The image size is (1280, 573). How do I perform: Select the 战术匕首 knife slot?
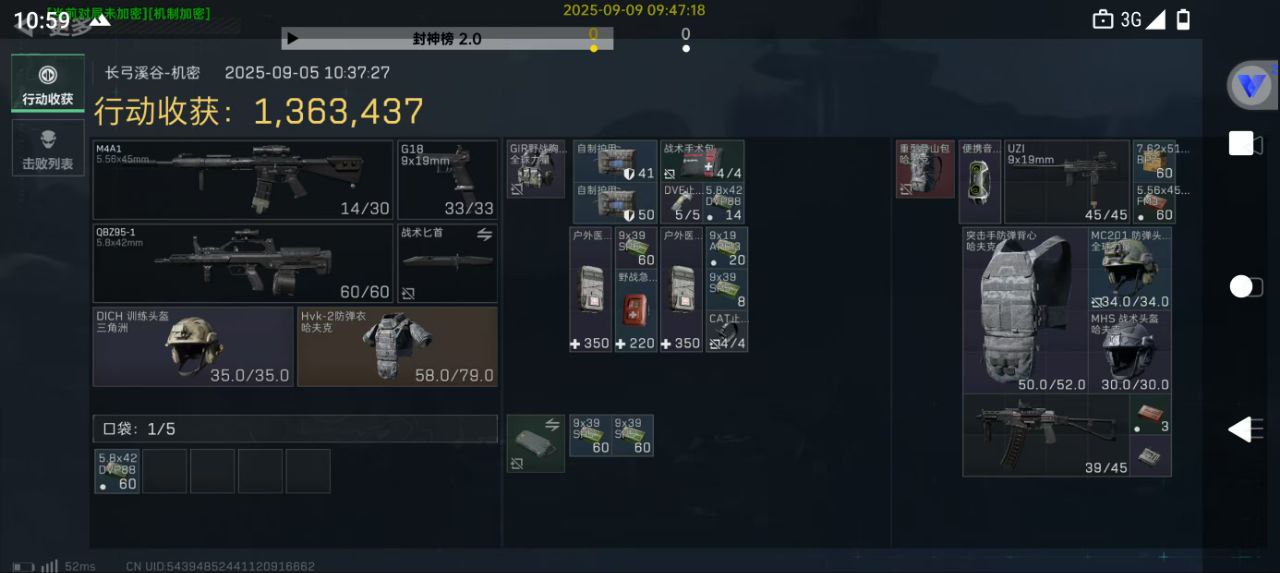point(447,263)
